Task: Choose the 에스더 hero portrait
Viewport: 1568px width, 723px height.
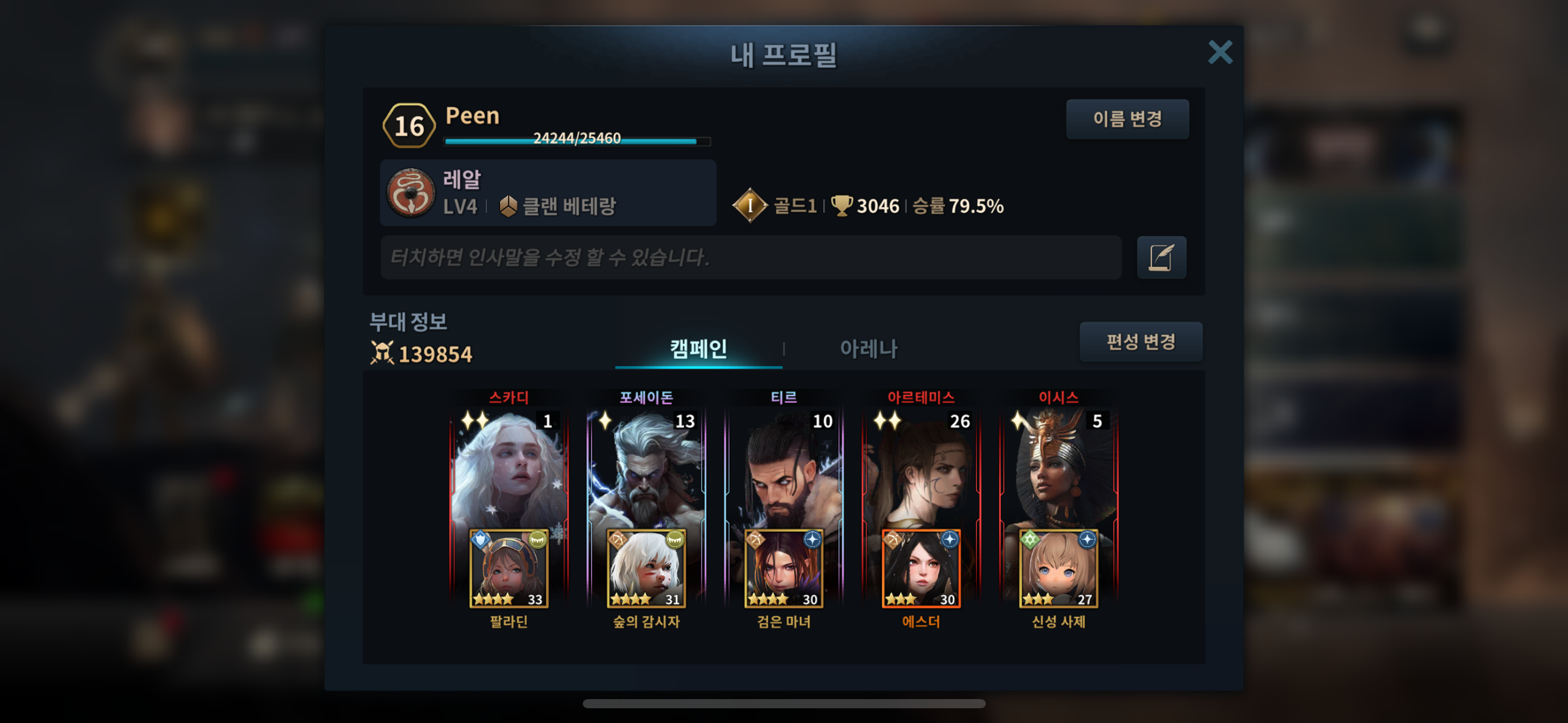Action: coord(921,569)
